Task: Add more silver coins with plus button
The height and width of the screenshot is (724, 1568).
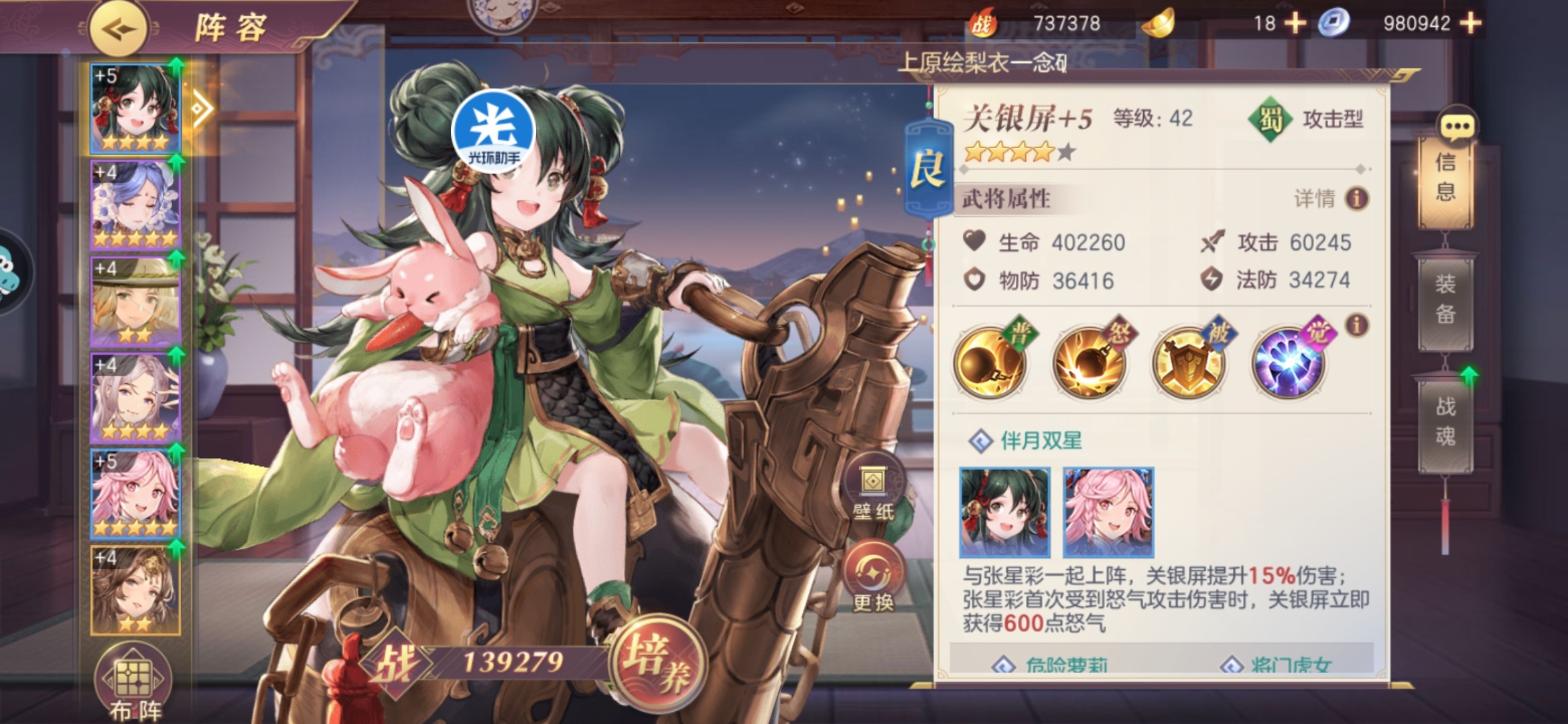Action: click(x=1470, y=23)
